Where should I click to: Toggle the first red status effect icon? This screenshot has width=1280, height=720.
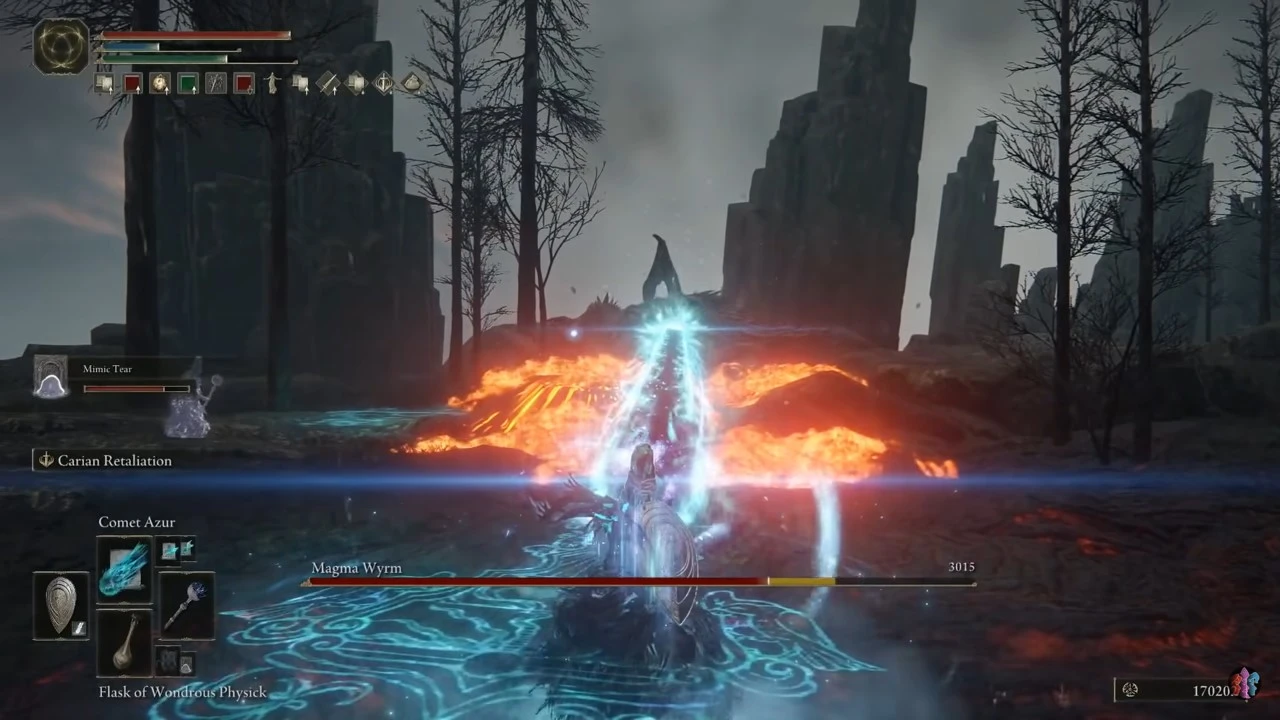coord(133,83)
